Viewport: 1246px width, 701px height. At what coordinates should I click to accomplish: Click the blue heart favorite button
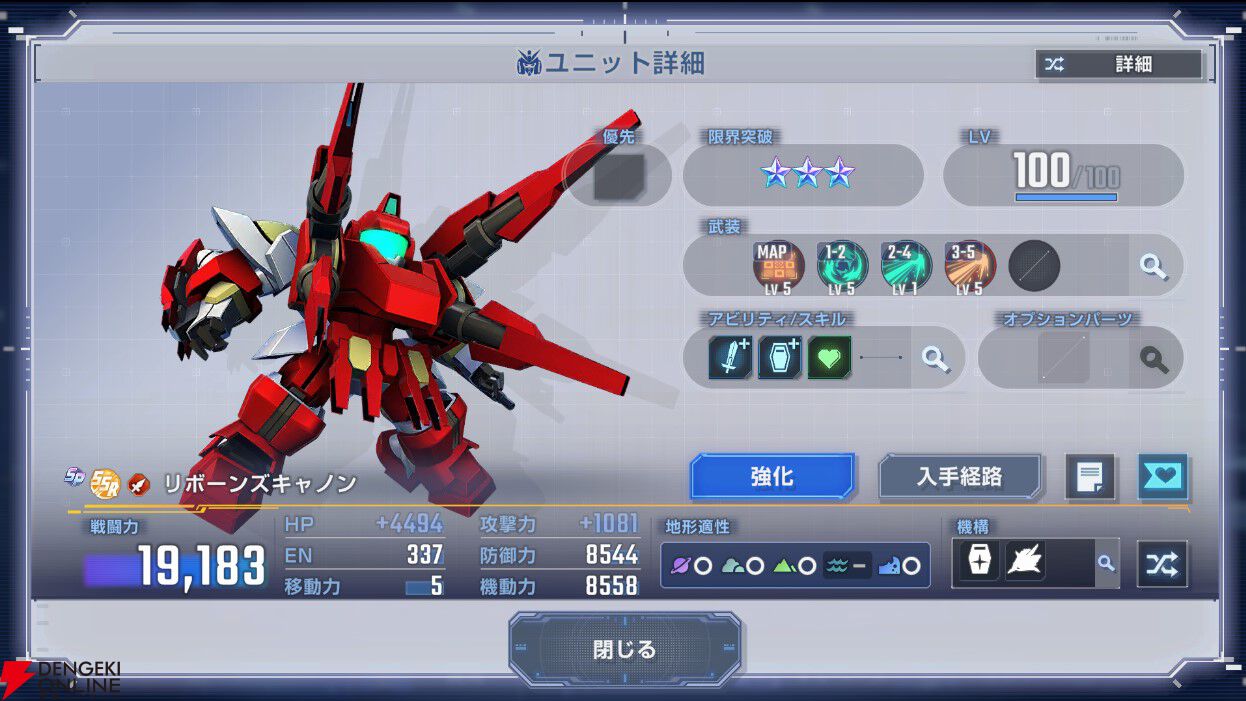point(1163,477)
